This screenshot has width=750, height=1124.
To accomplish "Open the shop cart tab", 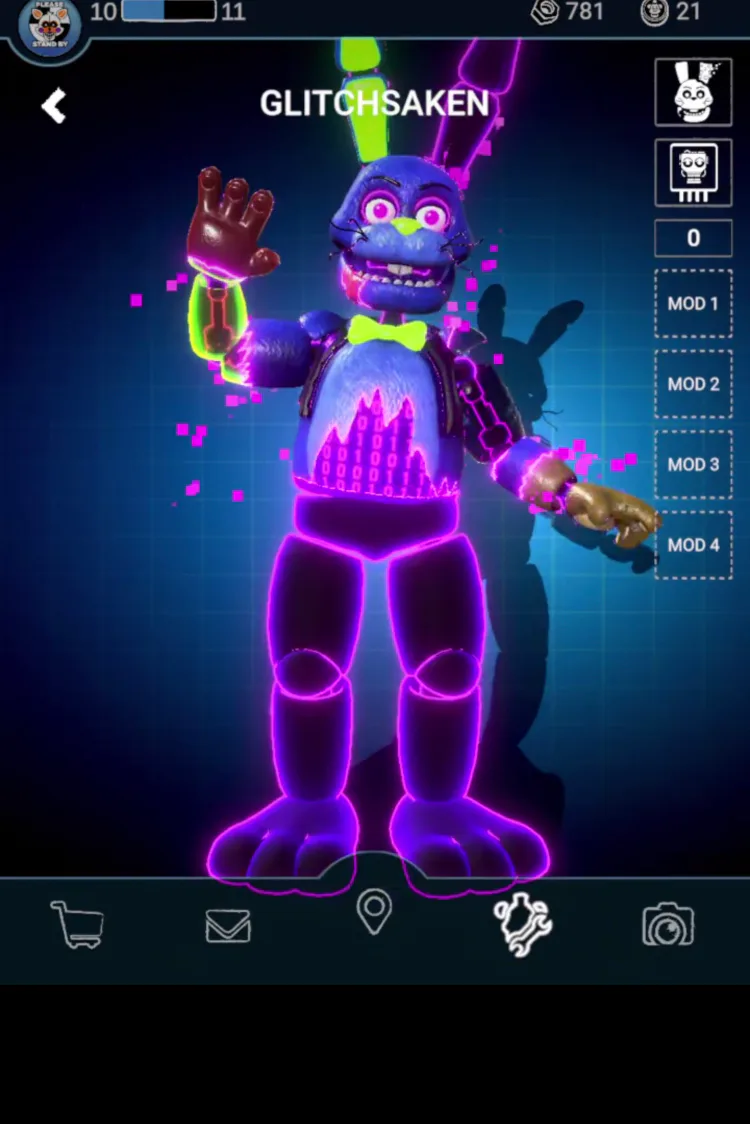I will pos(77,925).
